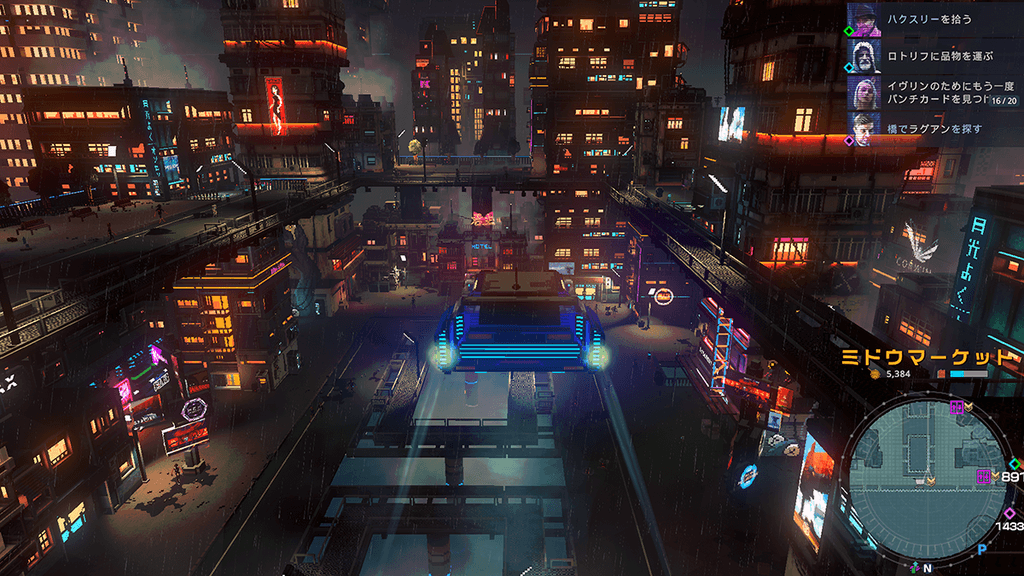Click the N compass marker under minimap
Image resolution: width=1024 pixels, height=576 pixels.
pyautogui.click(x=927, y=568)
